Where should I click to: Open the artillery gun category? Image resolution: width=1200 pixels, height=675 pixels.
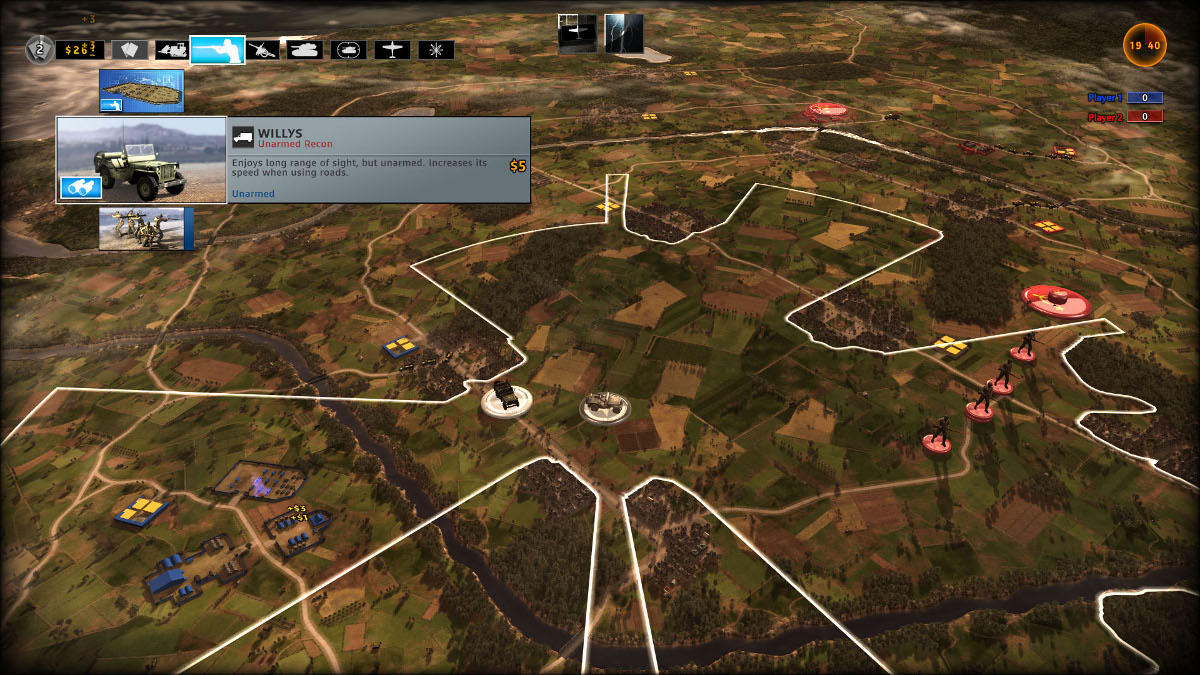[x=263, y=49]
